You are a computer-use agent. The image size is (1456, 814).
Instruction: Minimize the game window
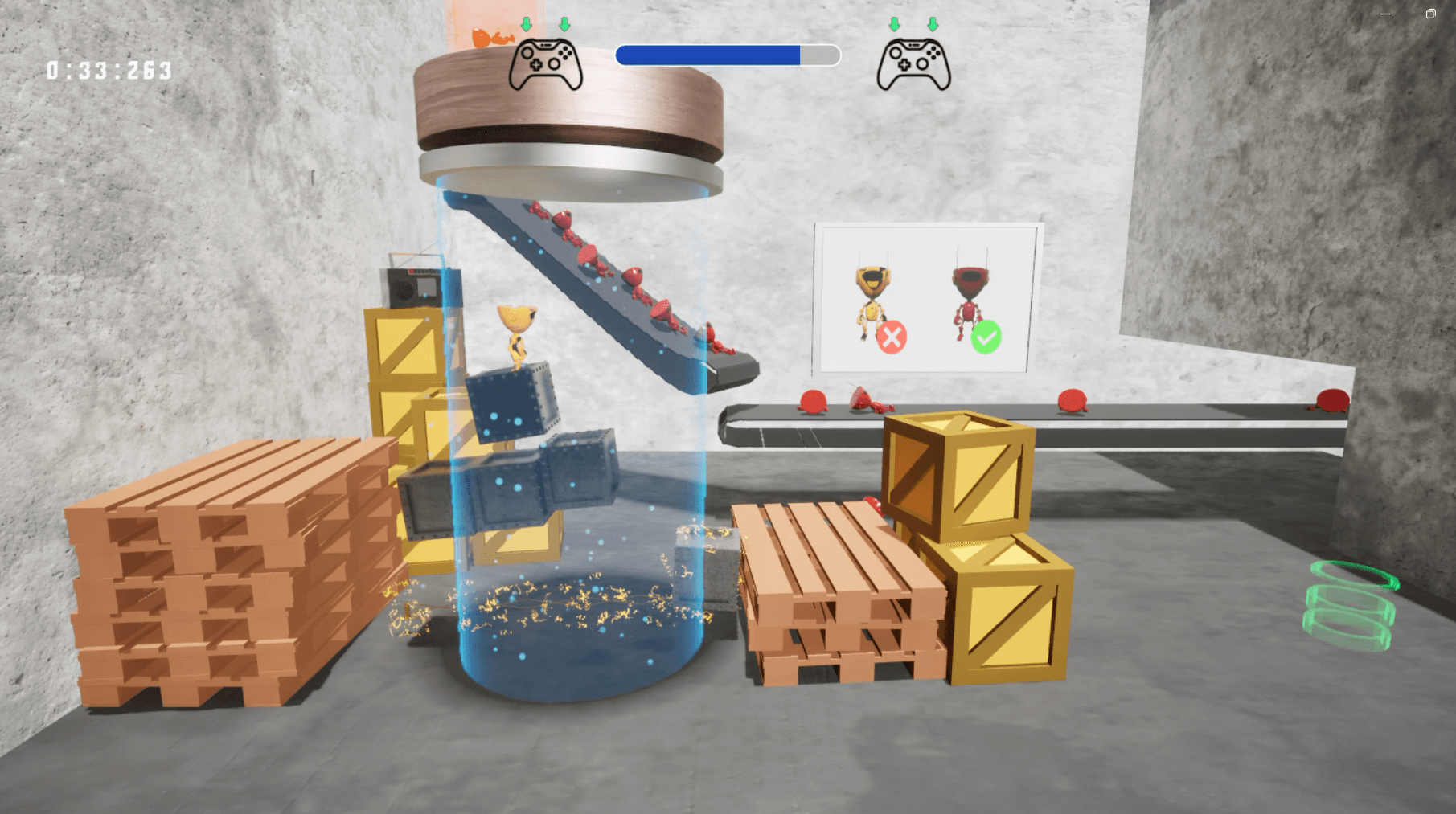point(1385,14)
